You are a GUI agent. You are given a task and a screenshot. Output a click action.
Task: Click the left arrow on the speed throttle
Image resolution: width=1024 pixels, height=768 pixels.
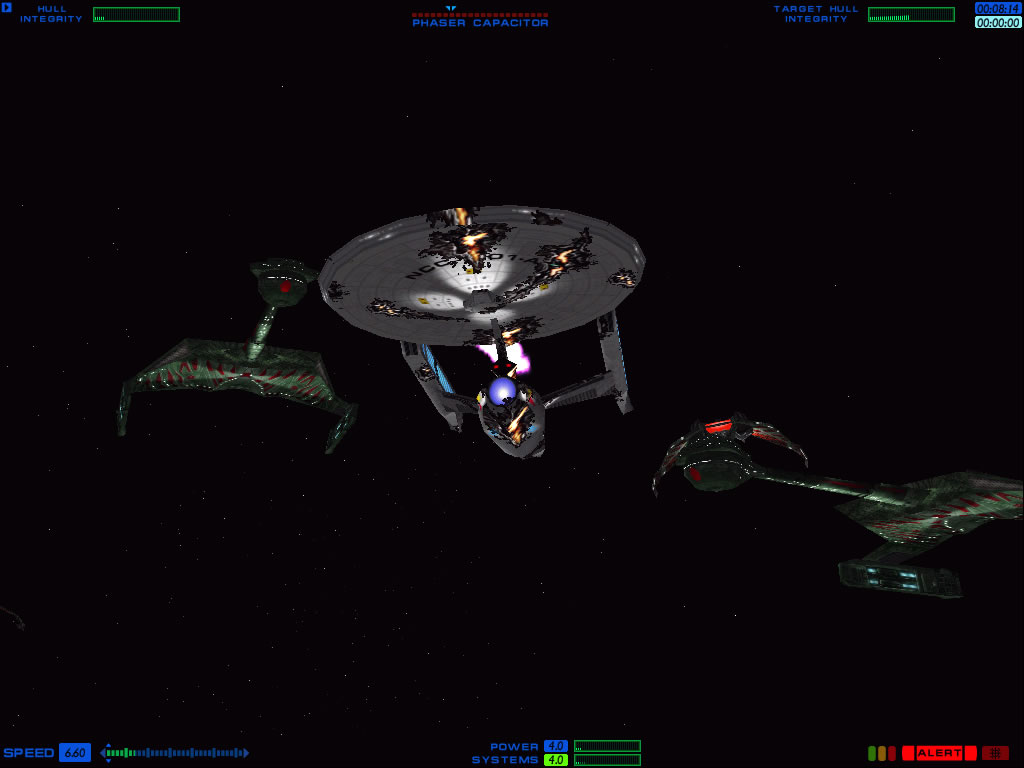pos(104,753)
